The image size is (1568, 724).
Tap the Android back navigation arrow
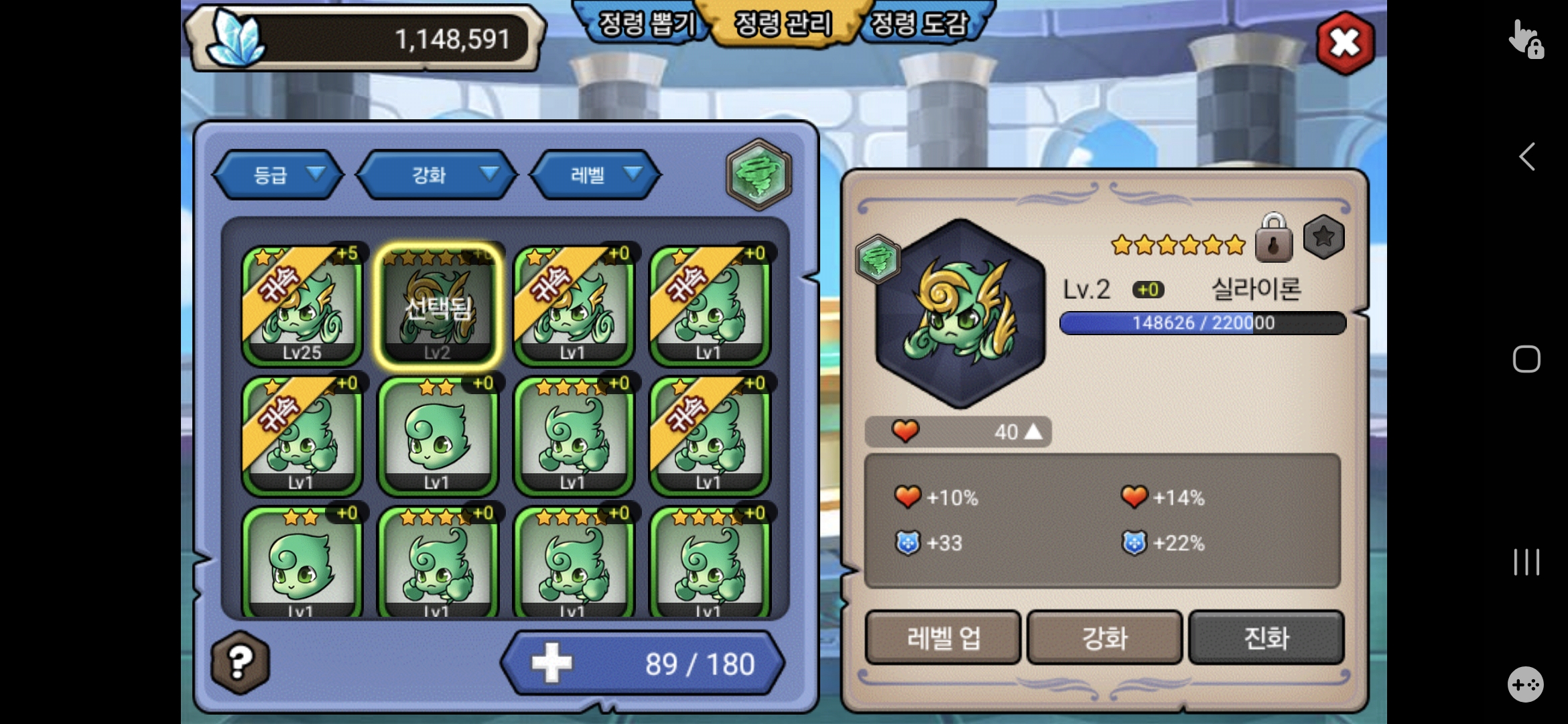pos(1526,157)
